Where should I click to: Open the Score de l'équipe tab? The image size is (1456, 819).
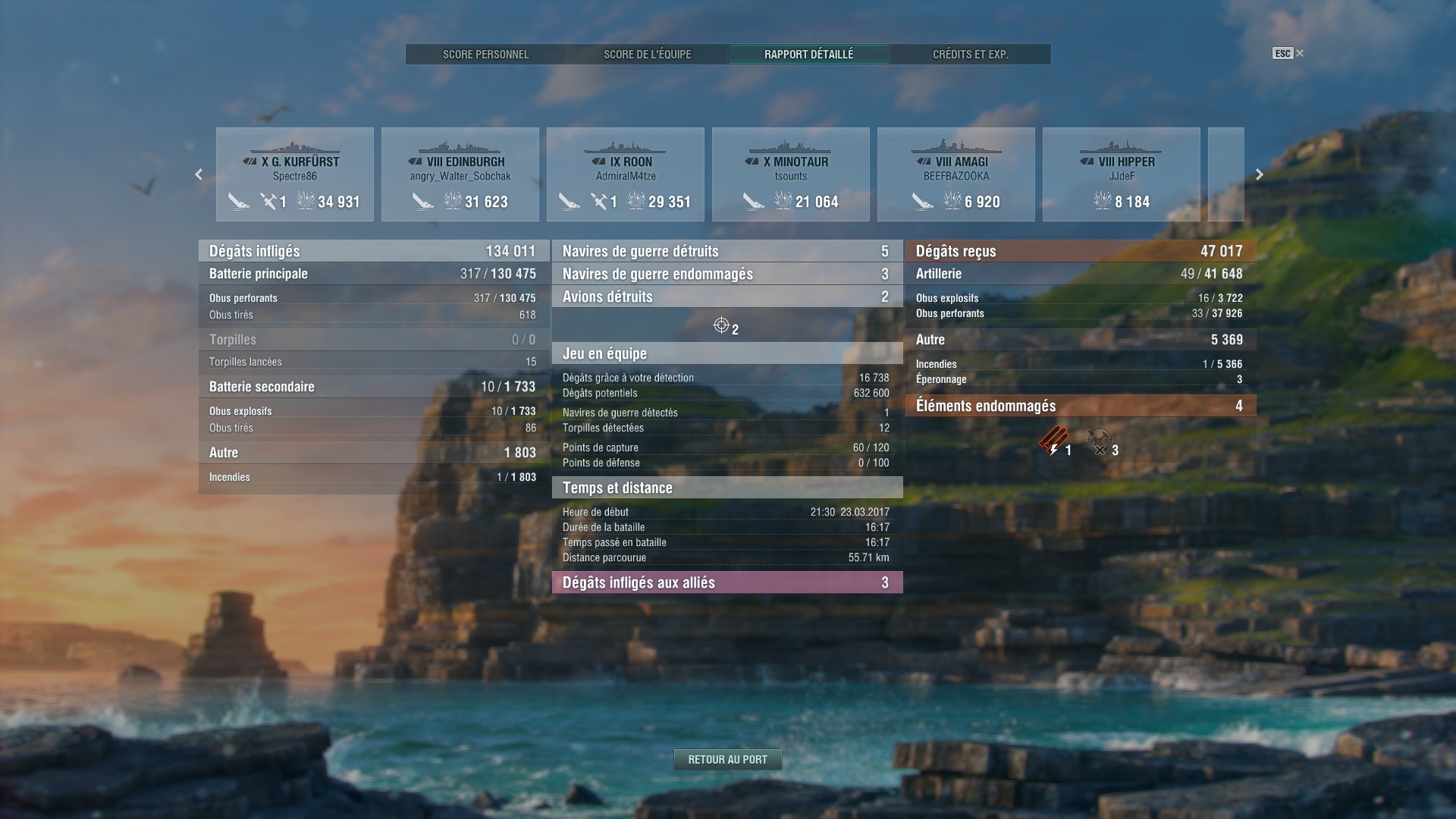point(647,55)
